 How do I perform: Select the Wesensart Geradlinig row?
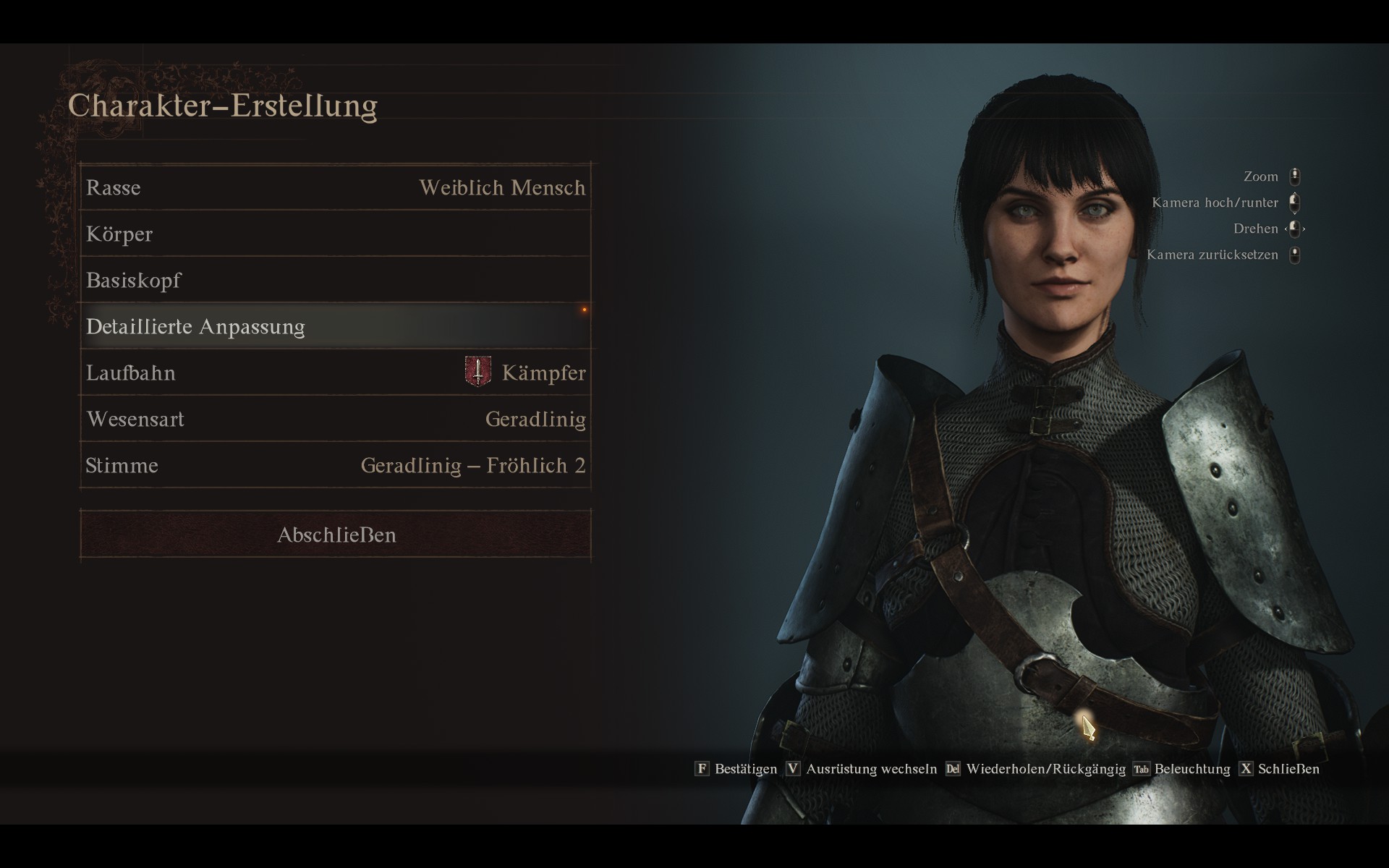pos(336,420)
